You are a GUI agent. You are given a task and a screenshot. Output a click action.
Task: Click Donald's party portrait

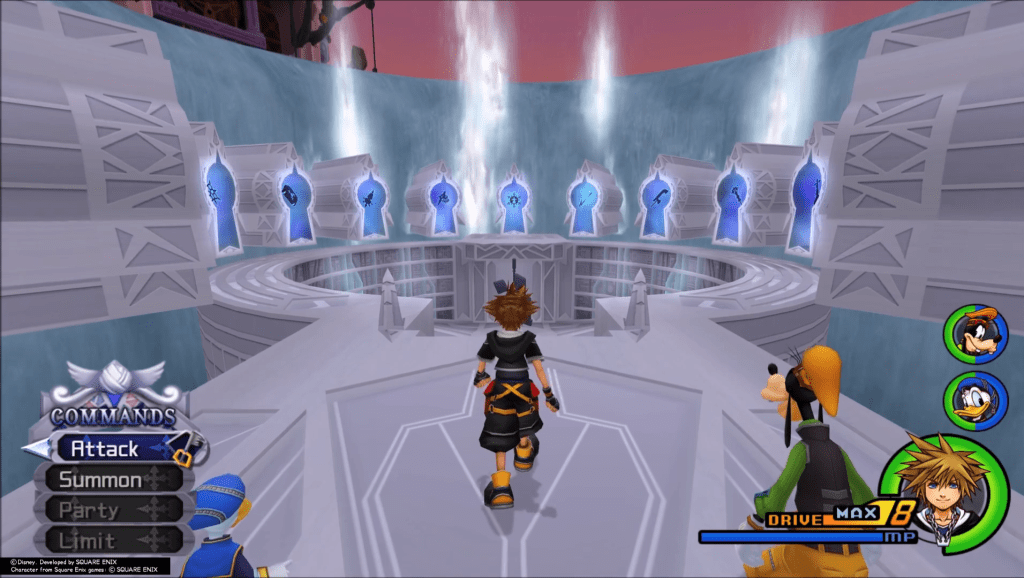974,400
